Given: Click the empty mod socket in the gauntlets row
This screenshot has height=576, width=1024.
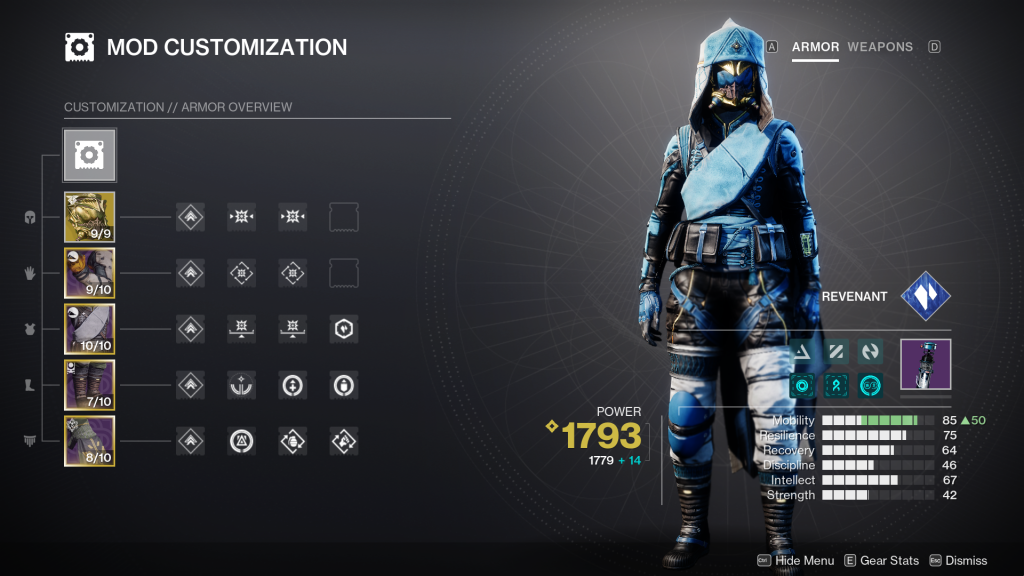Looking at the screenshot, I should click(x=344, y=273).
